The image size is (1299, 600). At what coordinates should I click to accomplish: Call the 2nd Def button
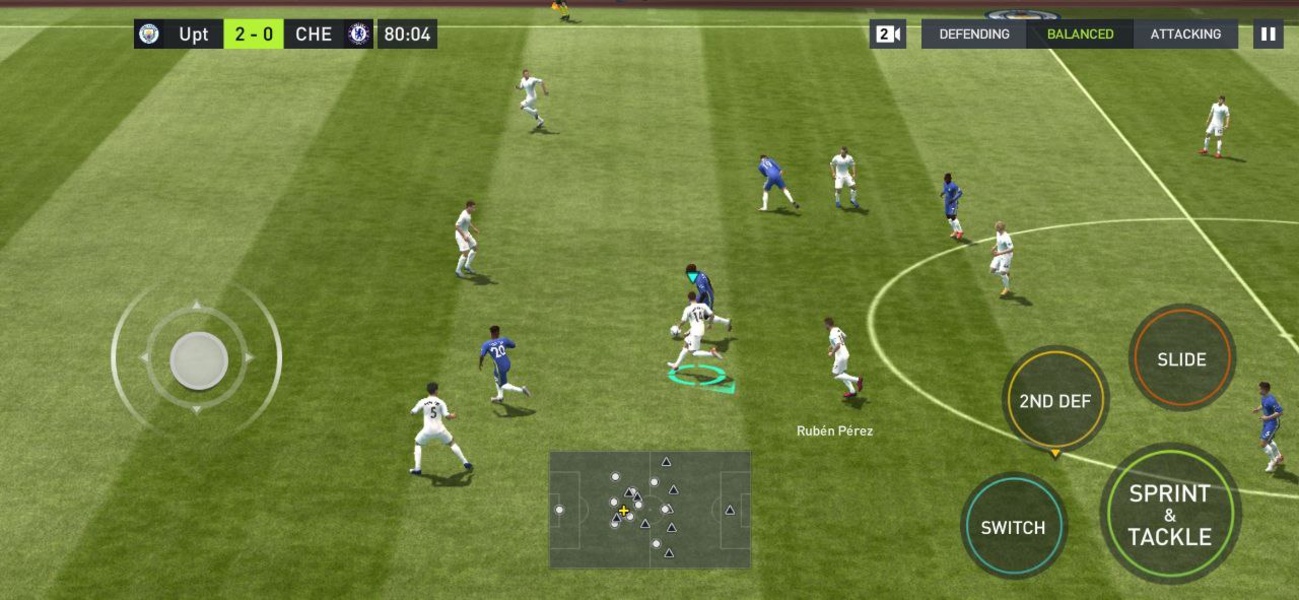pos(1055,401)
